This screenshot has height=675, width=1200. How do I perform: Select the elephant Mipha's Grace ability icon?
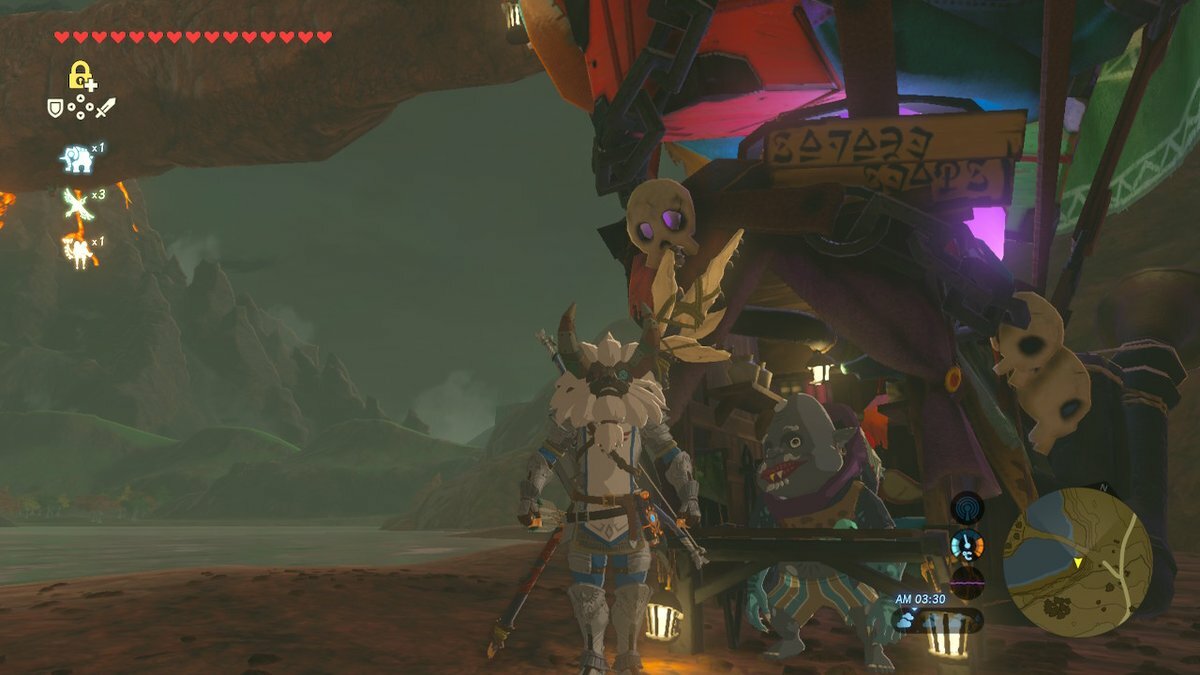[76, 158]
